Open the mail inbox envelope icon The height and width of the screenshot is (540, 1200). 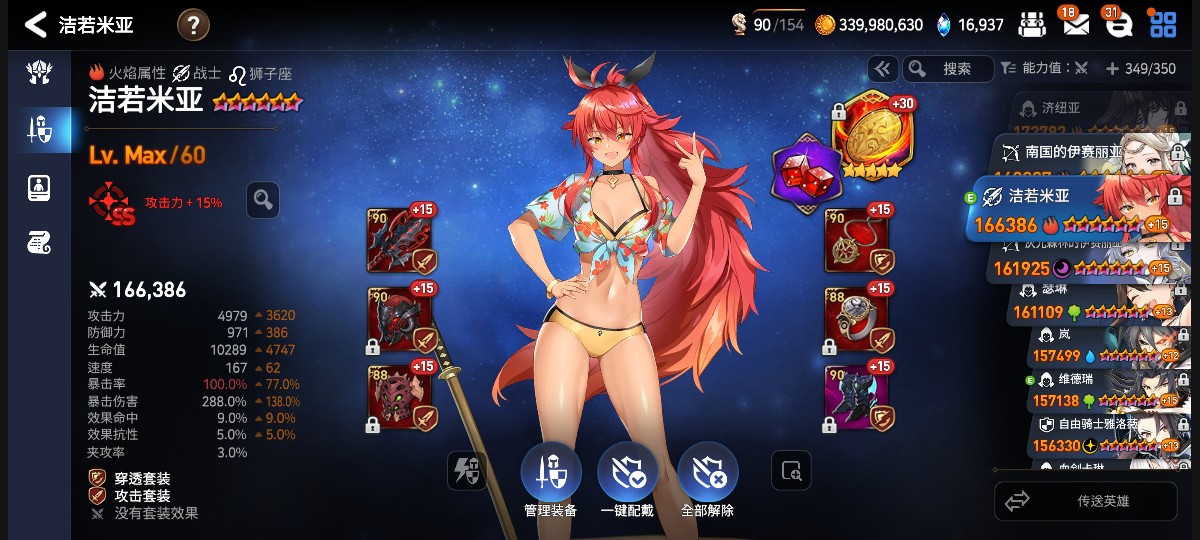pyautogui.click(x=1075, y=24)
